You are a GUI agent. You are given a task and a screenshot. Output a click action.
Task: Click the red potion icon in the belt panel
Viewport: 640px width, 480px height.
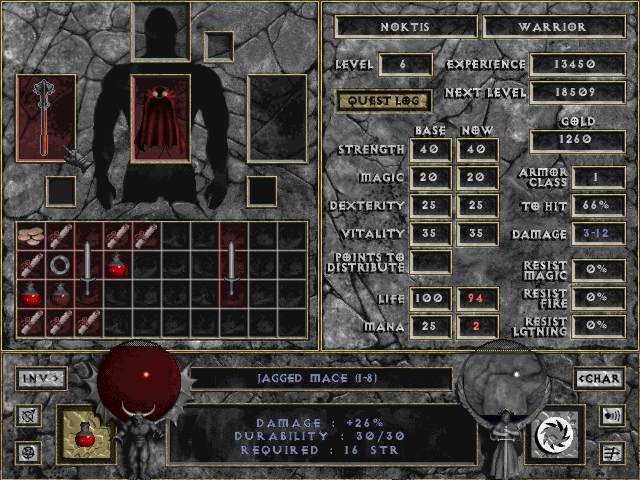[87, 434]
